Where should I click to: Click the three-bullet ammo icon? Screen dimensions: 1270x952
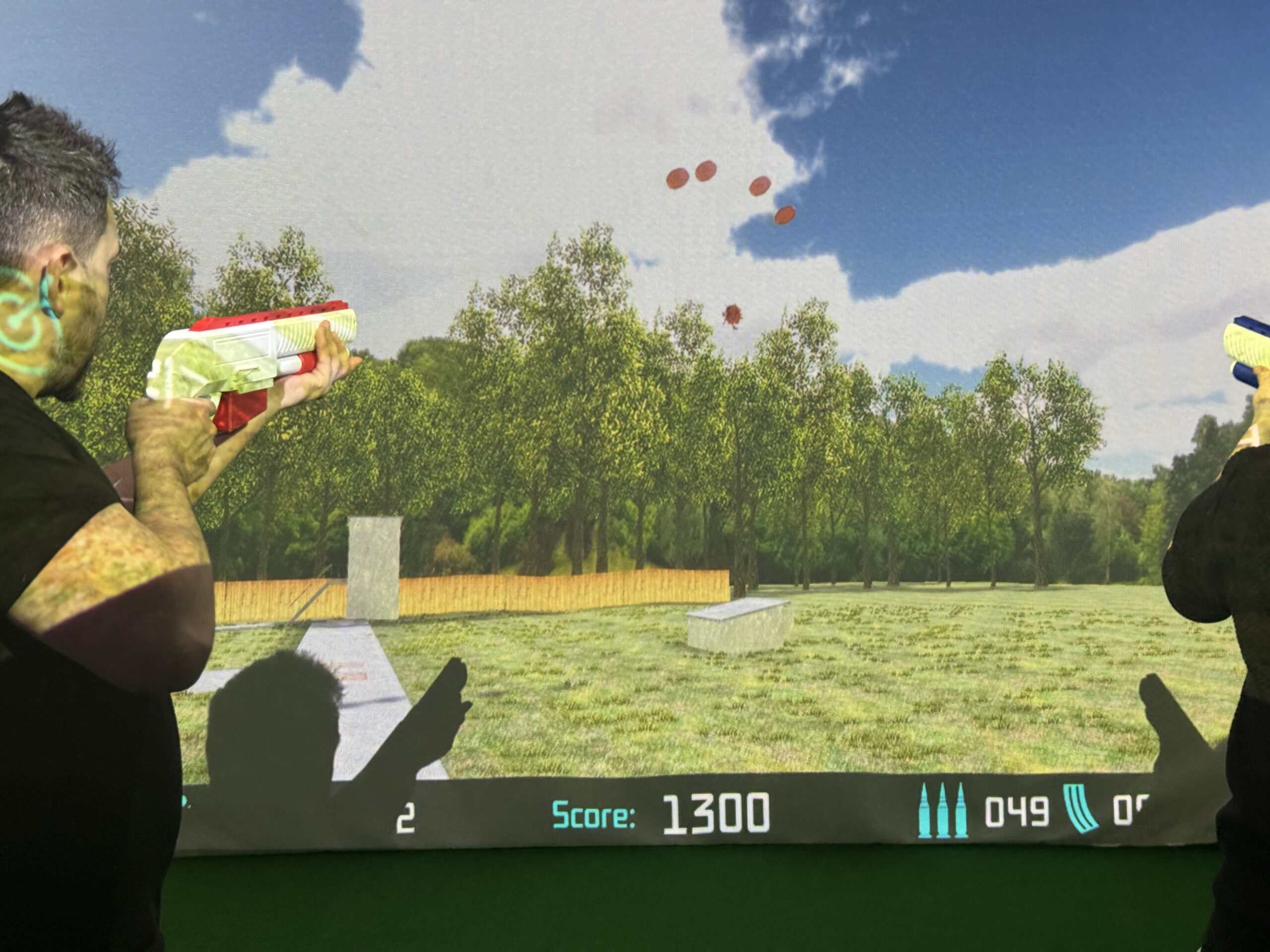coord(942,811)
